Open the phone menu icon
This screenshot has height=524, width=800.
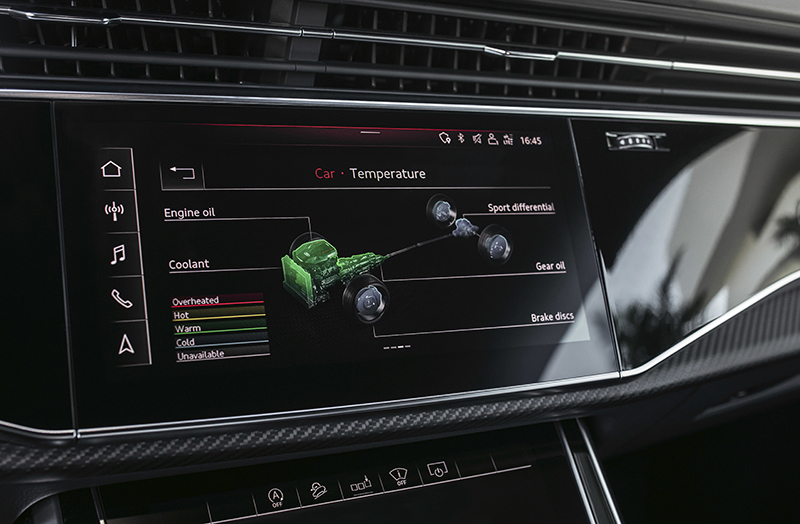[x=121, y=297]
